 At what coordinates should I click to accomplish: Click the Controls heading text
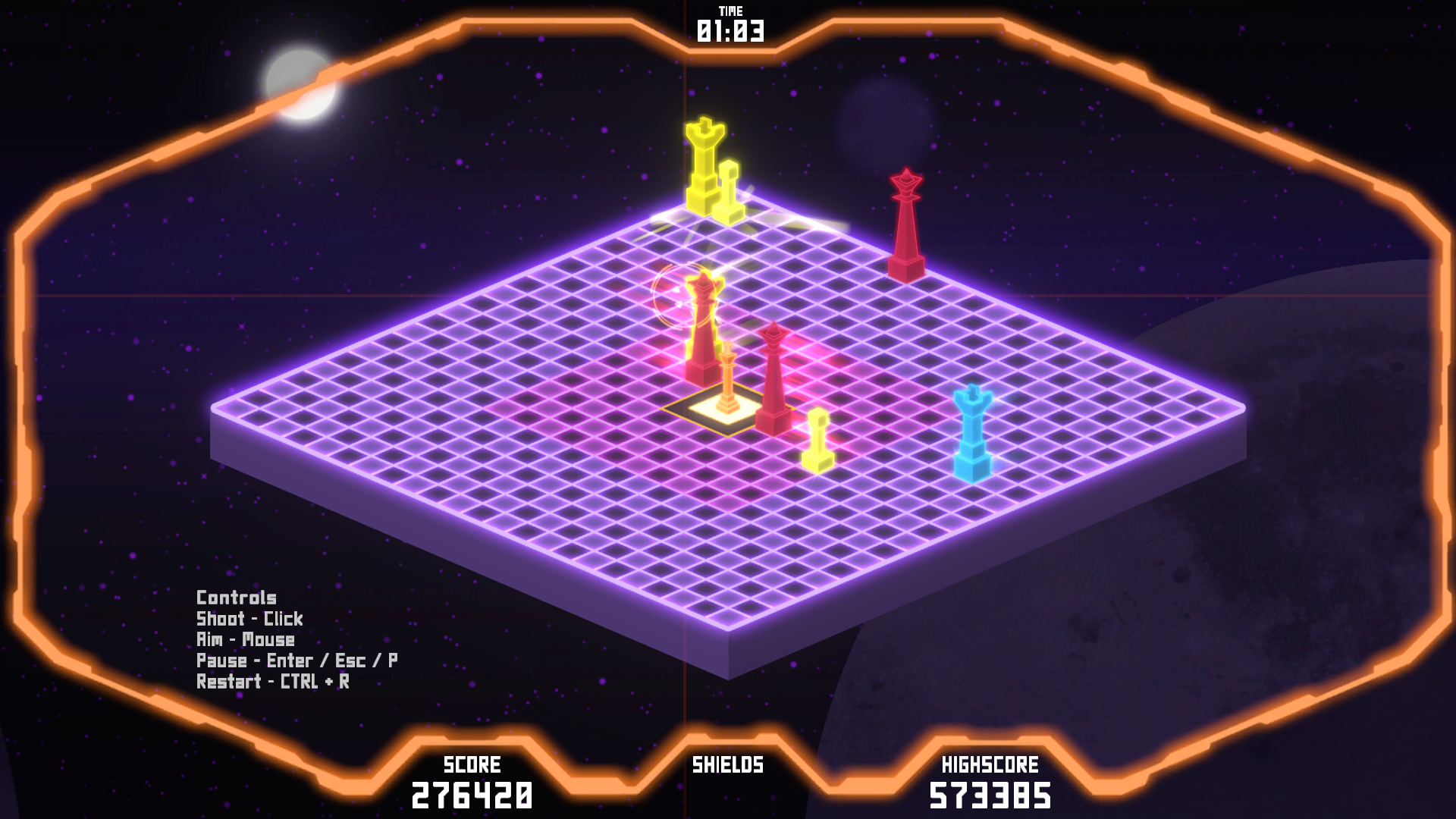(236, 598)
